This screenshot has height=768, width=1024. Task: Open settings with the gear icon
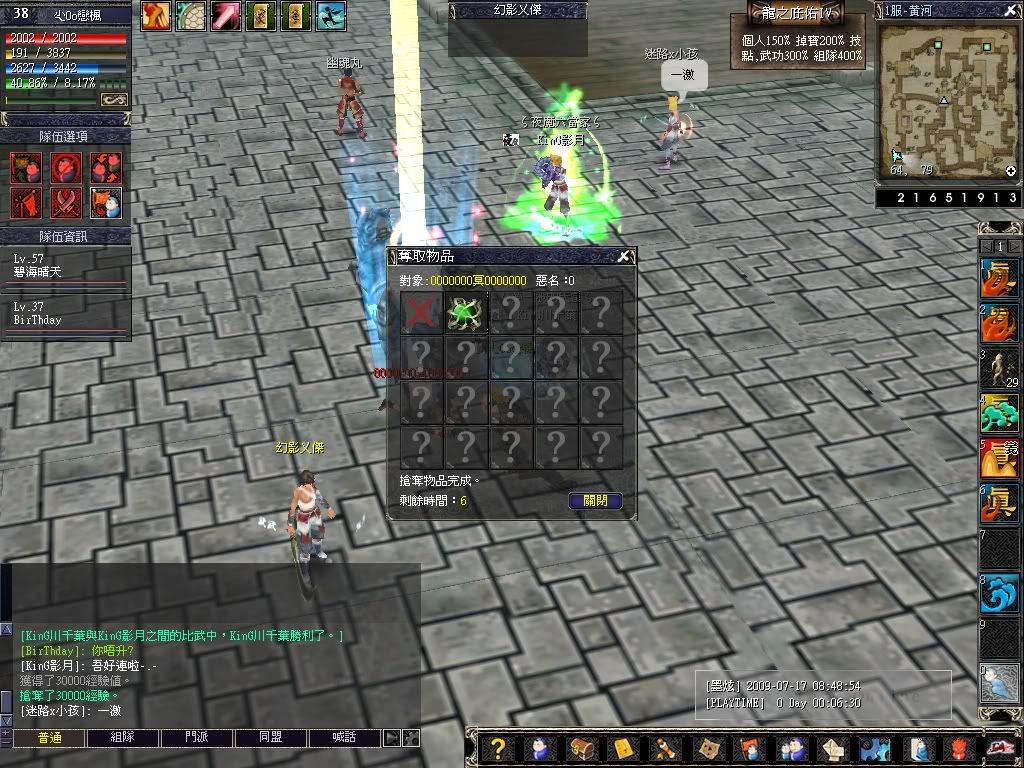[875, 749]
